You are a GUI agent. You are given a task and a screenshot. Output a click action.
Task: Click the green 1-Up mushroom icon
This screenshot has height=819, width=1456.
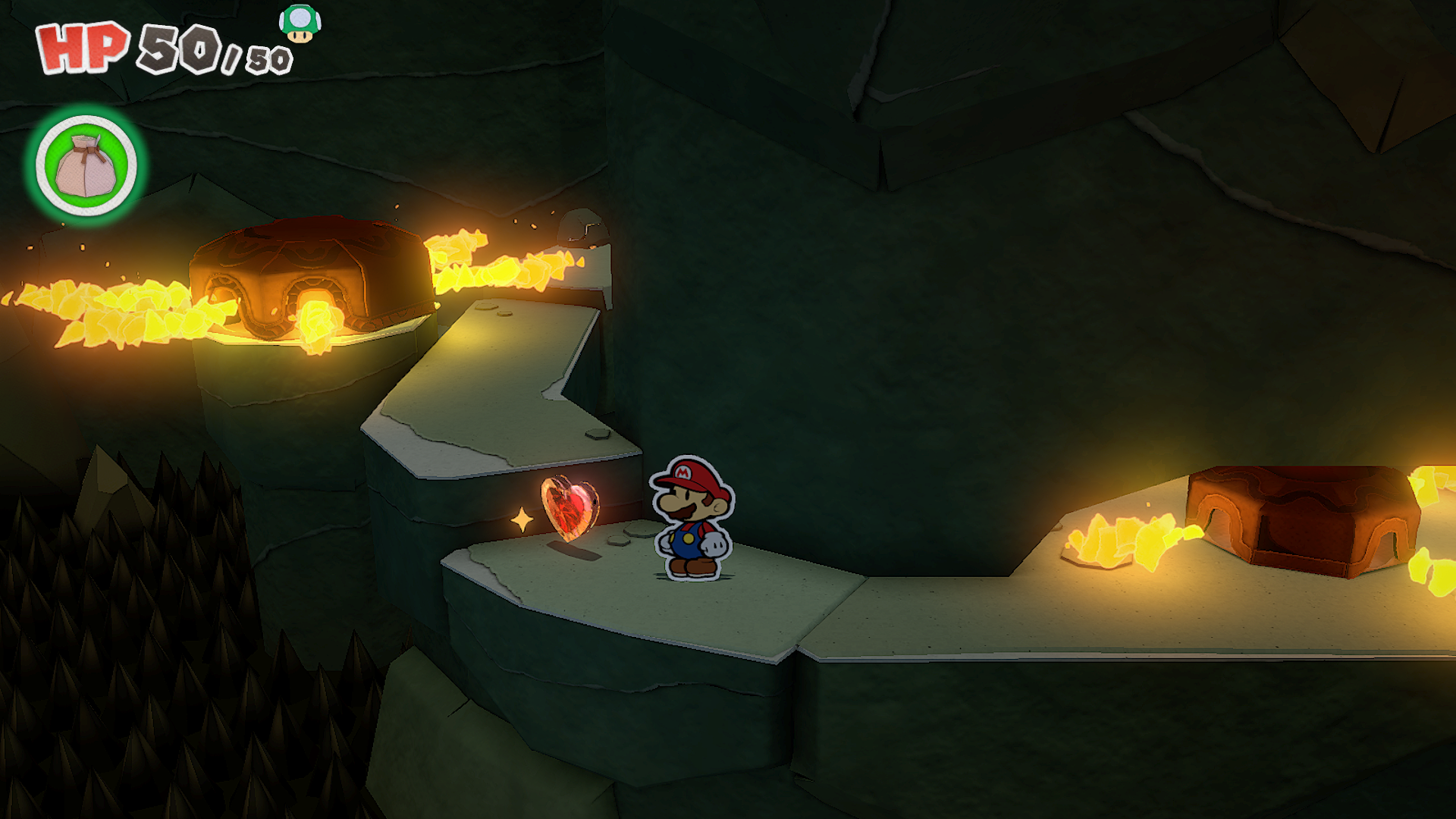coord(300,24)
